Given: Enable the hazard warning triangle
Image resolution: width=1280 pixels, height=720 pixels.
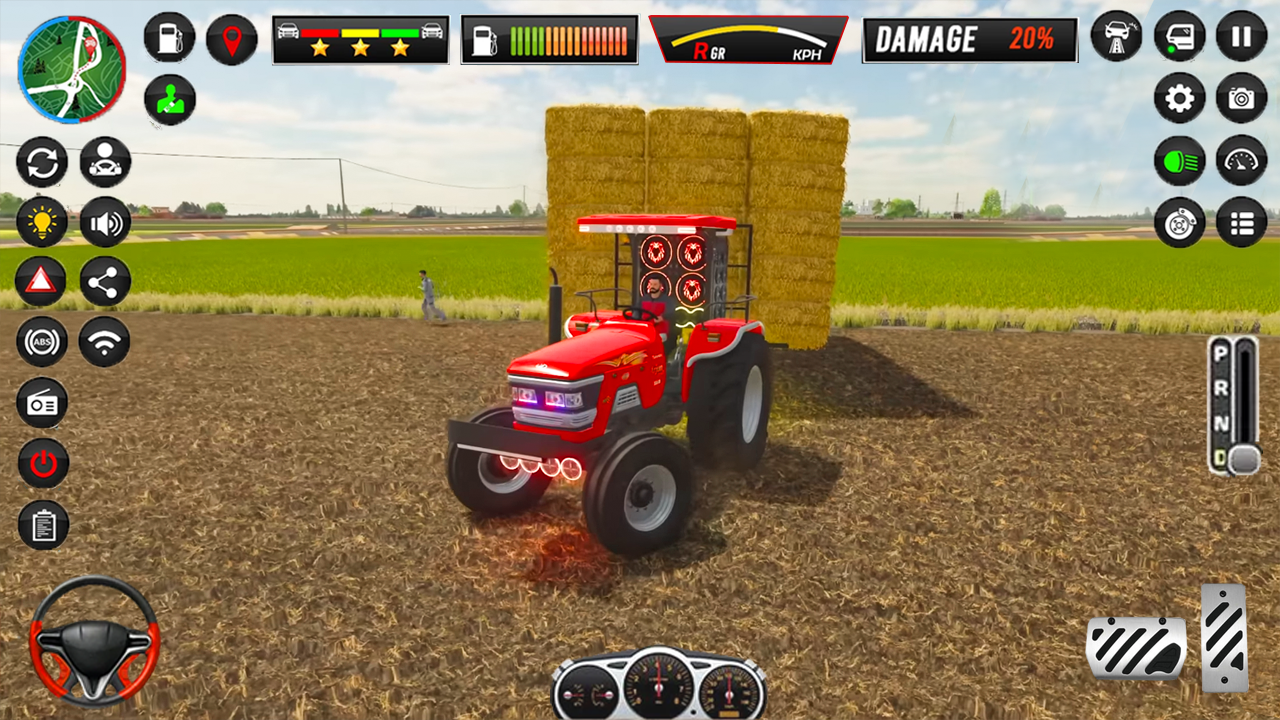Looking at the screenshot, I should (42, 281).
